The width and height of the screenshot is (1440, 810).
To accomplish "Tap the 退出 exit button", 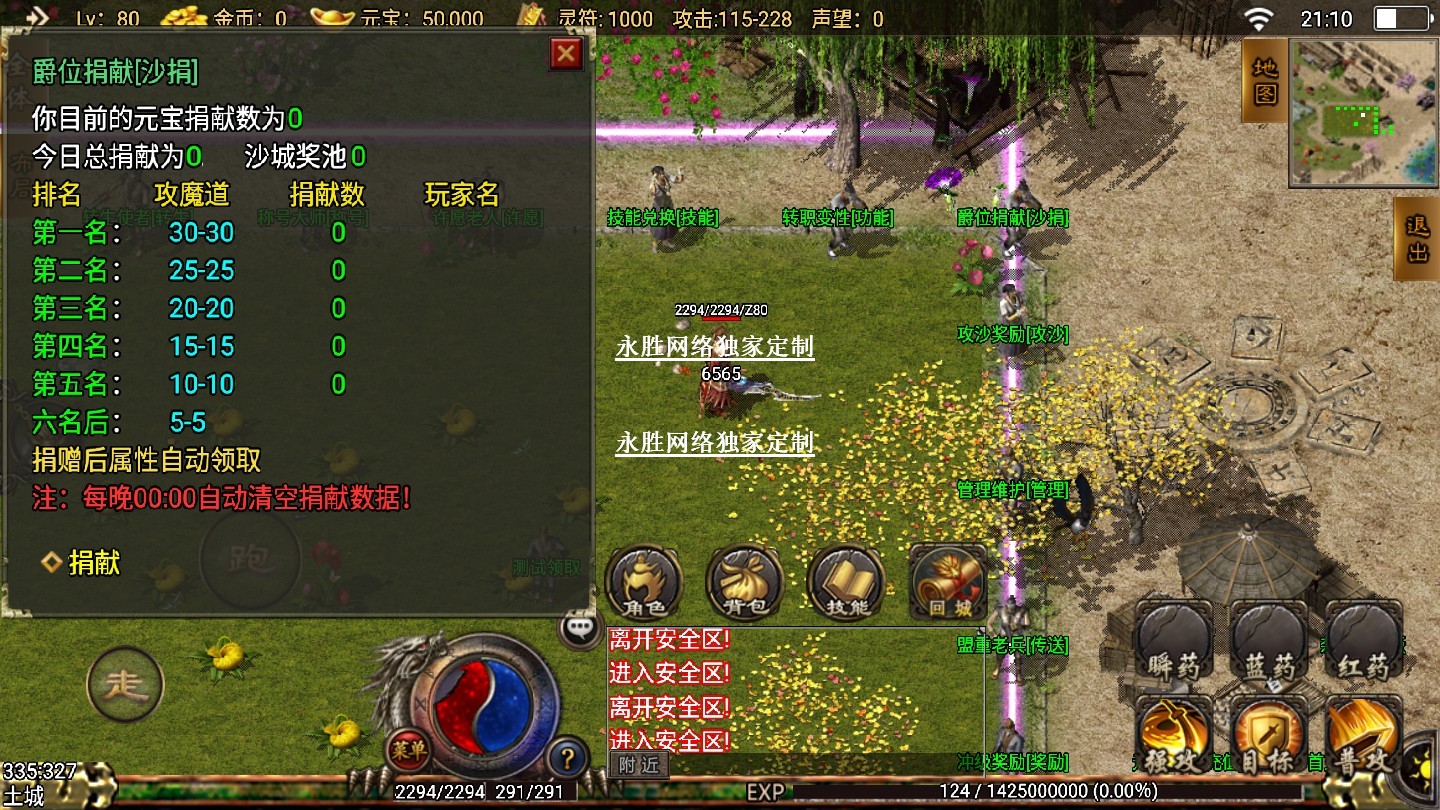I will coord(1417,238).
